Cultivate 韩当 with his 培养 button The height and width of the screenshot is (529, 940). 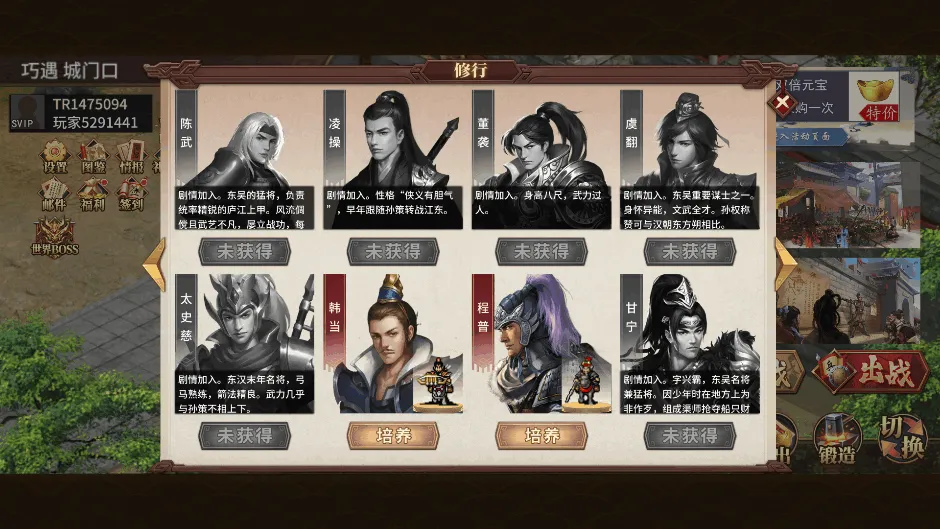click(x=393, y=436)
